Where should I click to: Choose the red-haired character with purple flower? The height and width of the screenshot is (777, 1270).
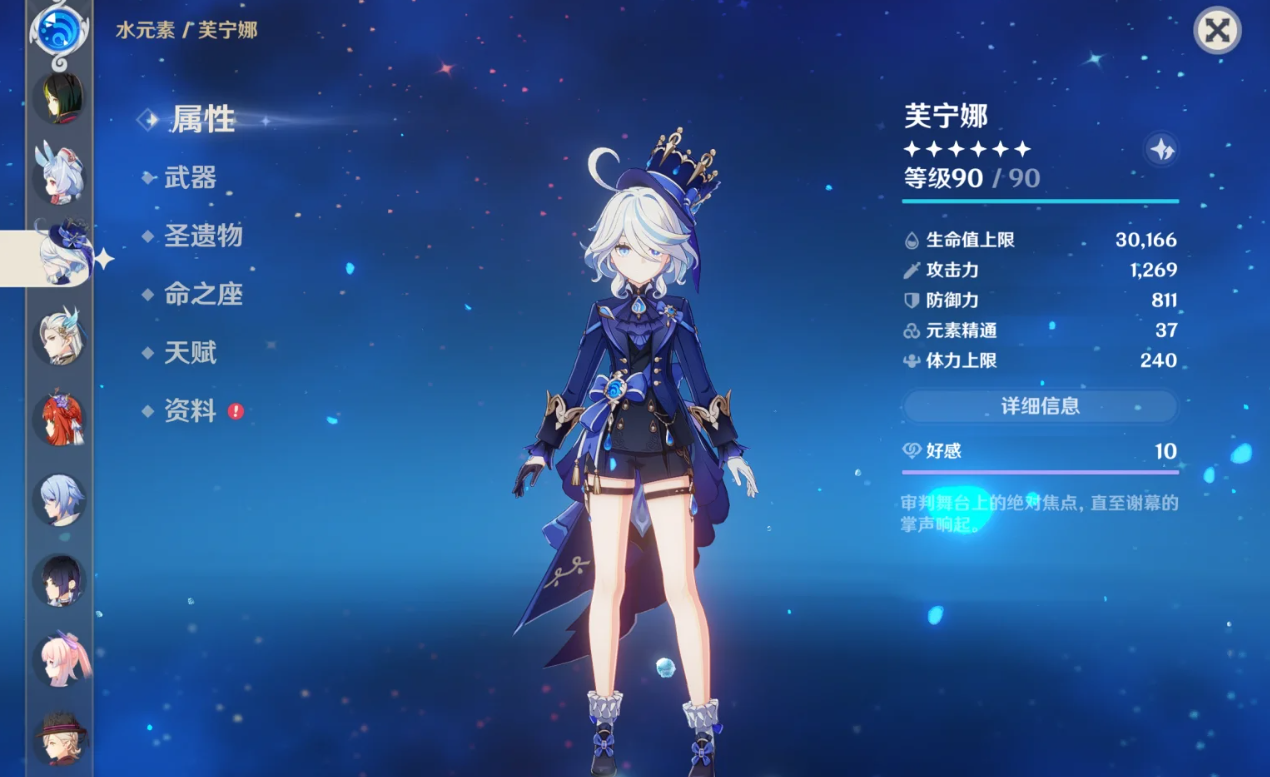62,419
